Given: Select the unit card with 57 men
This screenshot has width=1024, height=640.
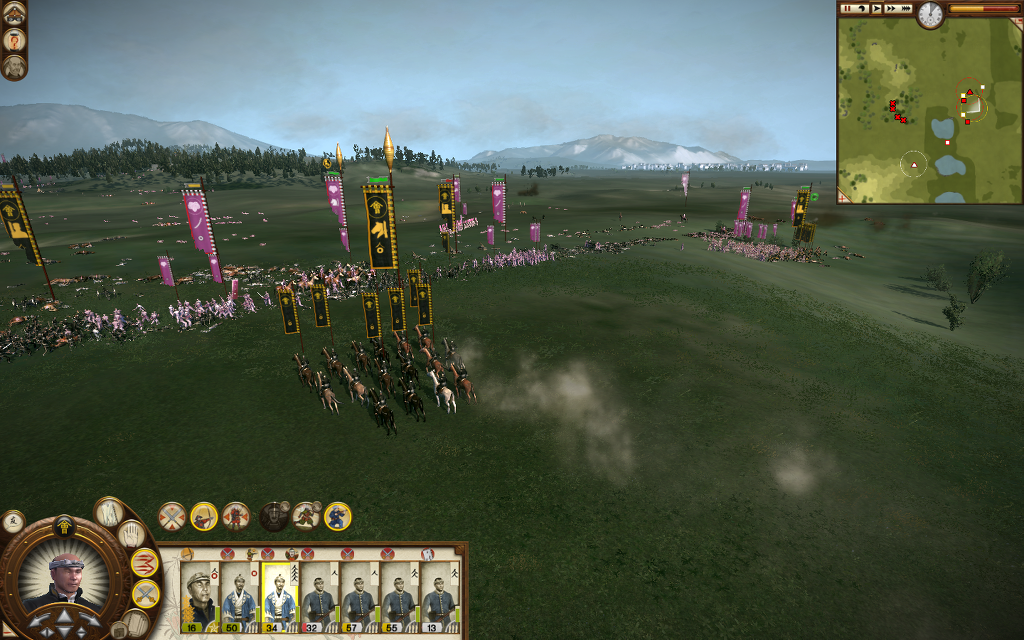Looking at the screenshot, I should coord(359,595).
